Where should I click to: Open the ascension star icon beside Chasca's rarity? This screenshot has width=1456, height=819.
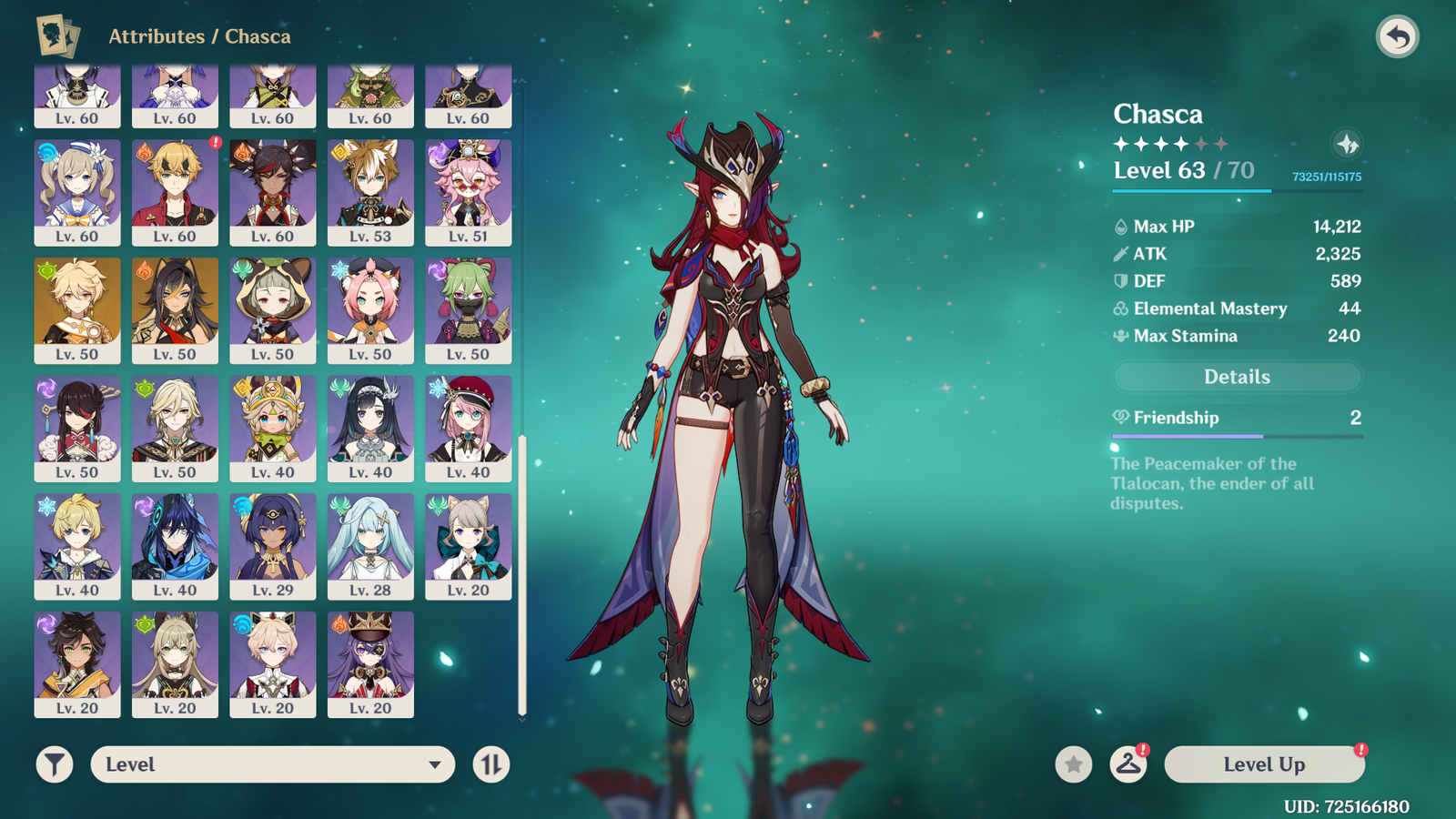tap(1347, 144)
